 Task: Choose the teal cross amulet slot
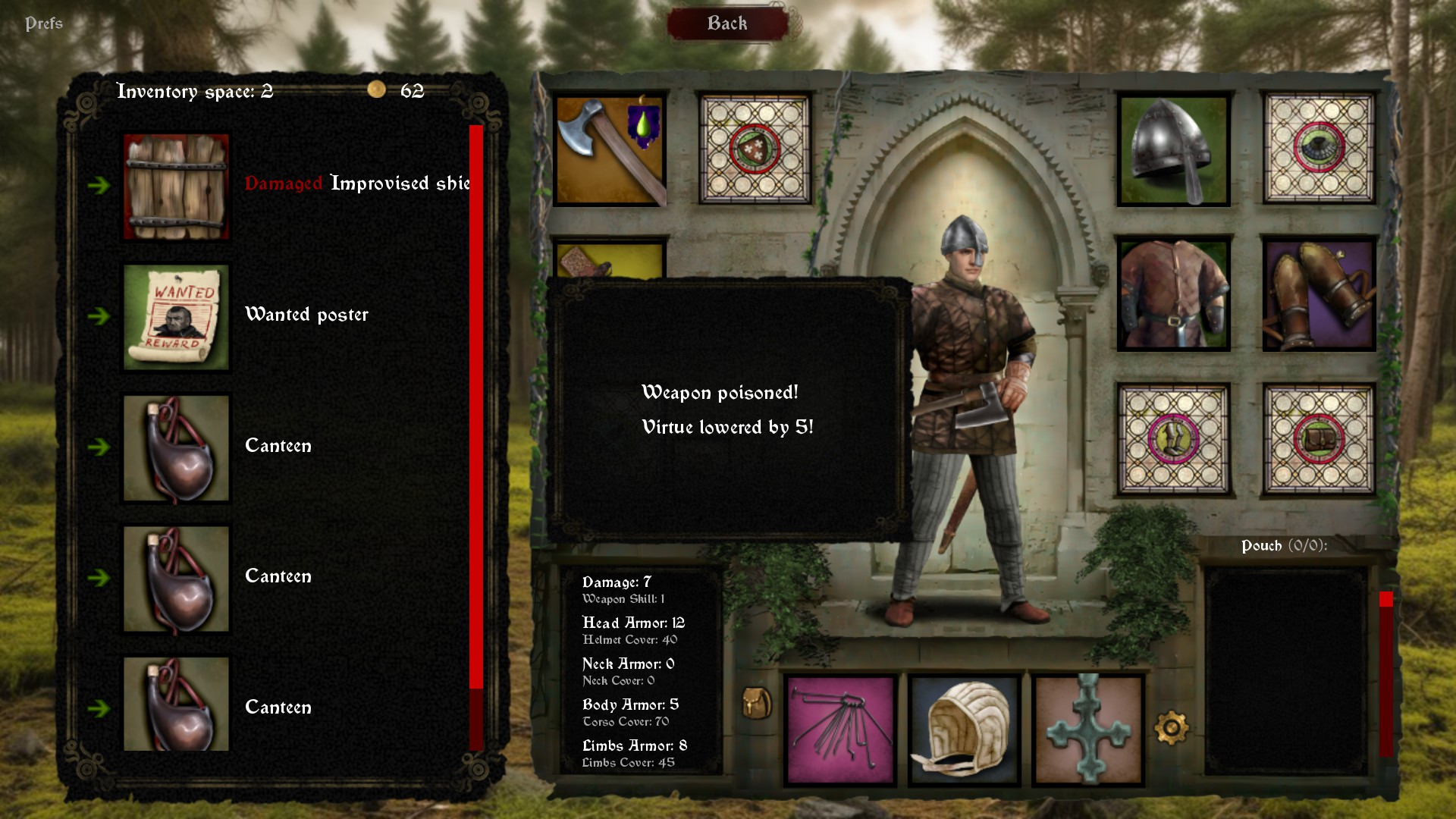1088,730
